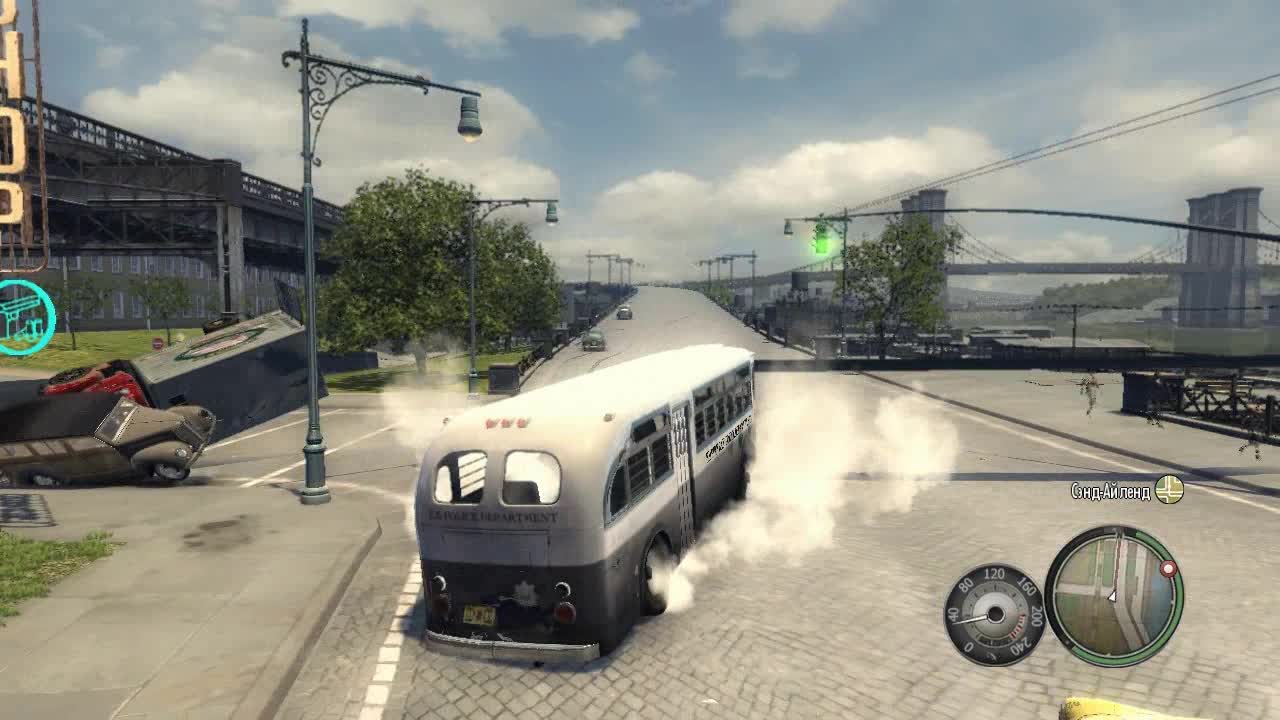The width and height of the screenshot is (1280, 720).
Task: Click the bus license plate
Action: pos(480,613)
